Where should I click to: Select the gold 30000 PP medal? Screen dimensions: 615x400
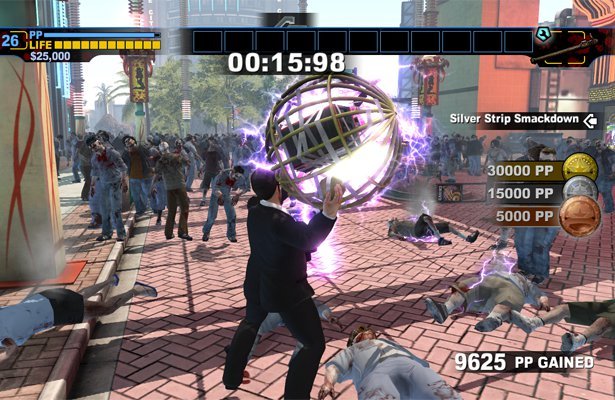[580, 170]
